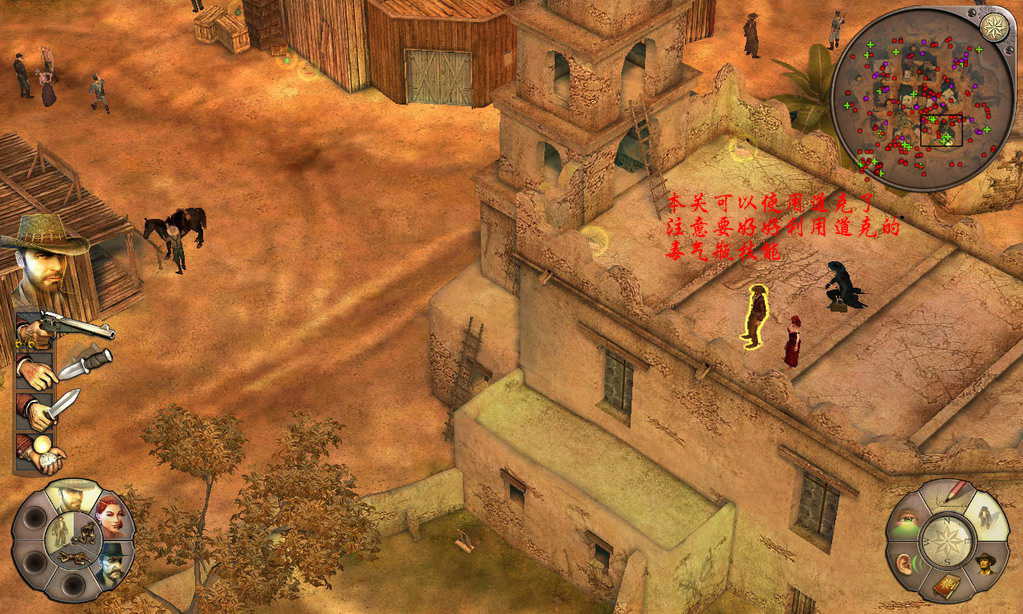
Task: Switch to the man in the dark hat
Action: 114,561
